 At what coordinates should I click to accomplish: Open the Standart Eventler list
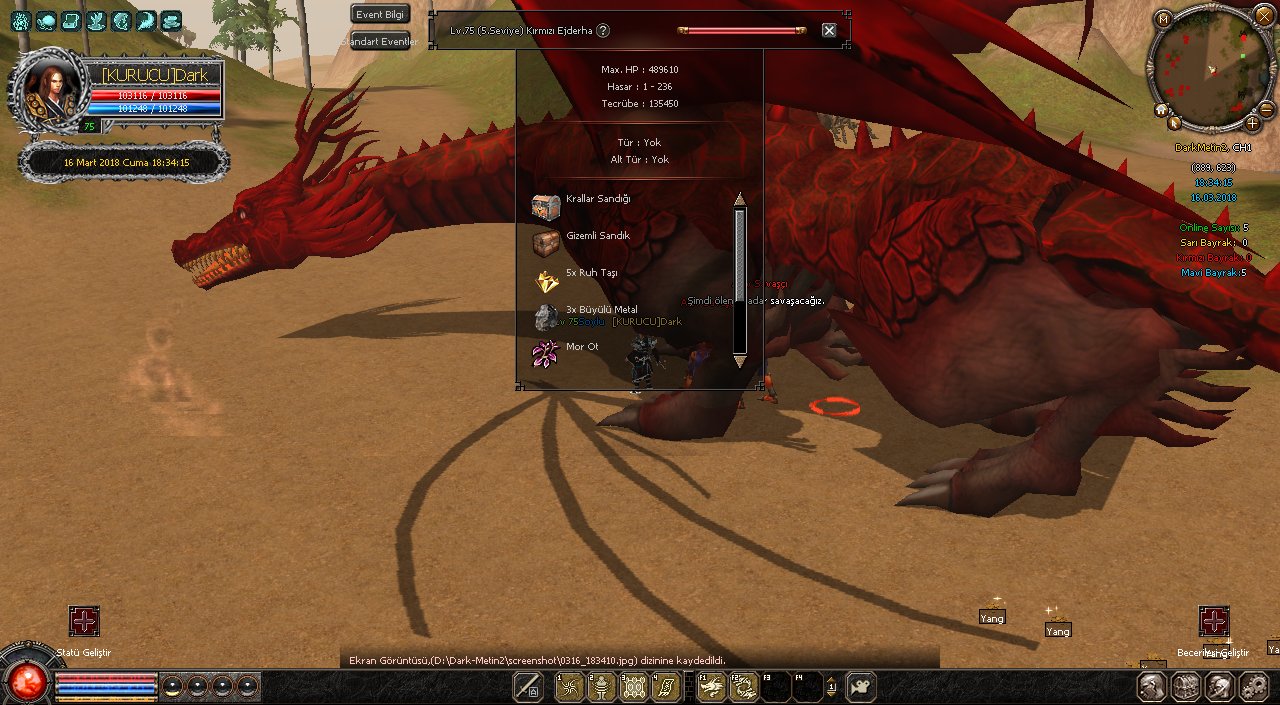click(x=380, y=42)
